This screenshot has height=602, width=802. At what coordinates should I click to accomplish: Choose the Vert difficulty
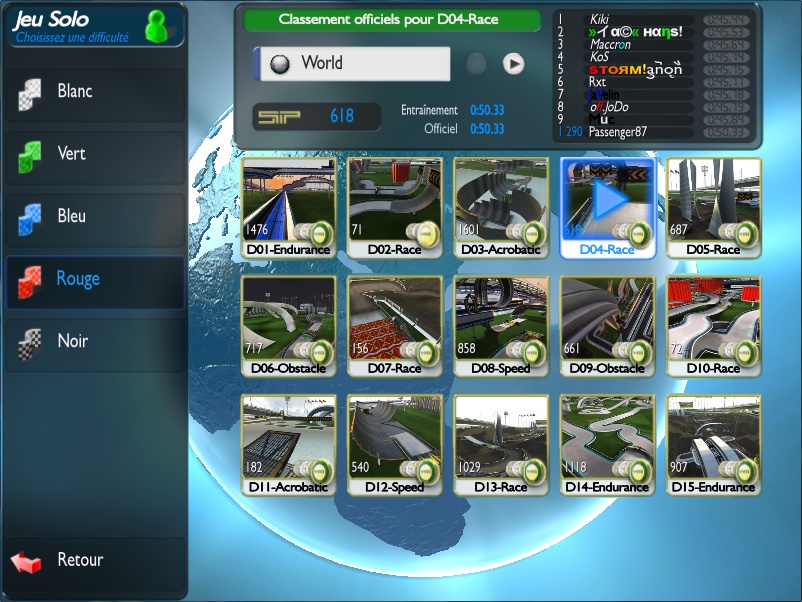coord(94,154)
